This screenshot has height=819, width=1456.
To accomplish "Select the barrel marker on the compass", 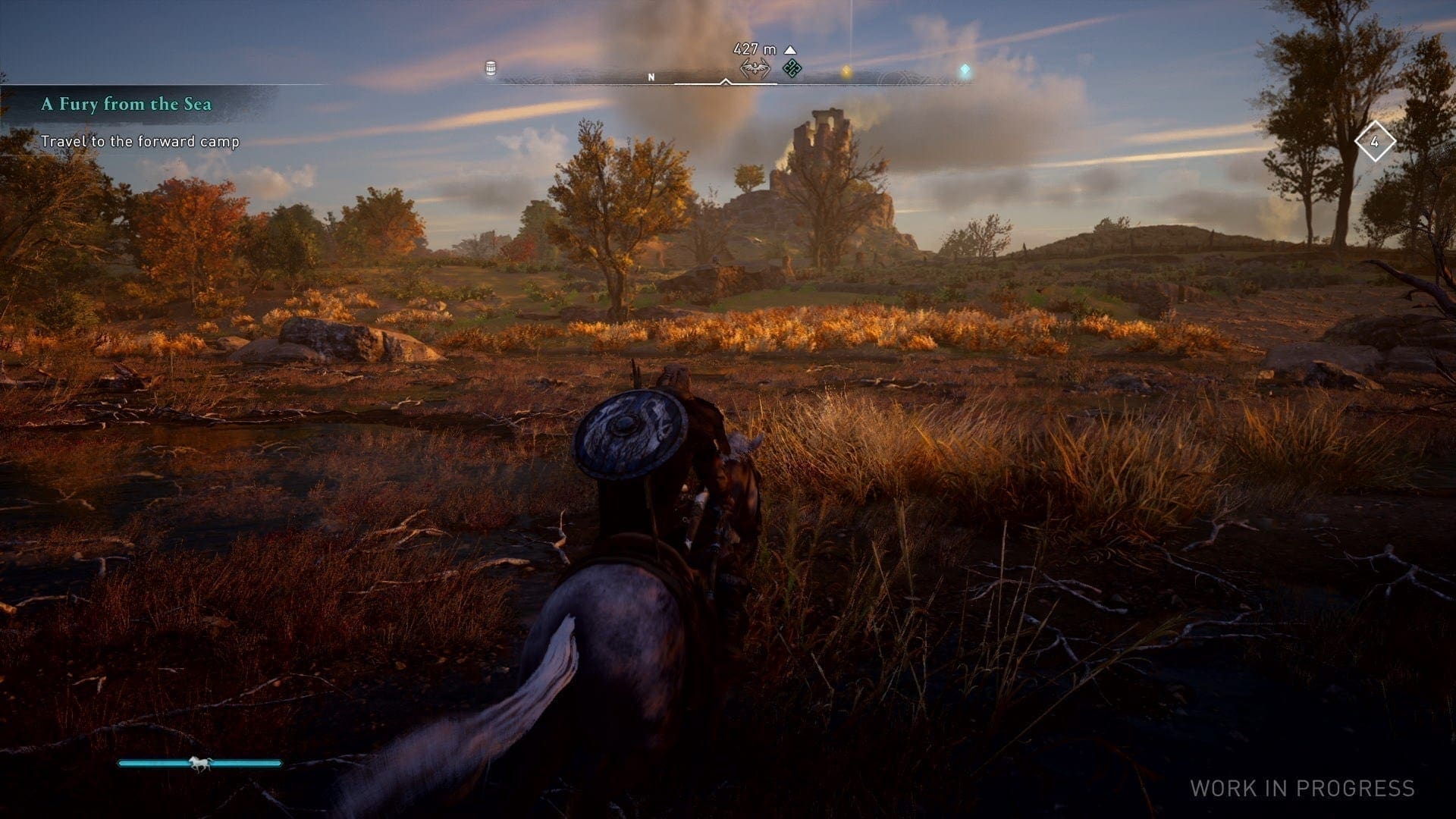I will tap(491, 69).
